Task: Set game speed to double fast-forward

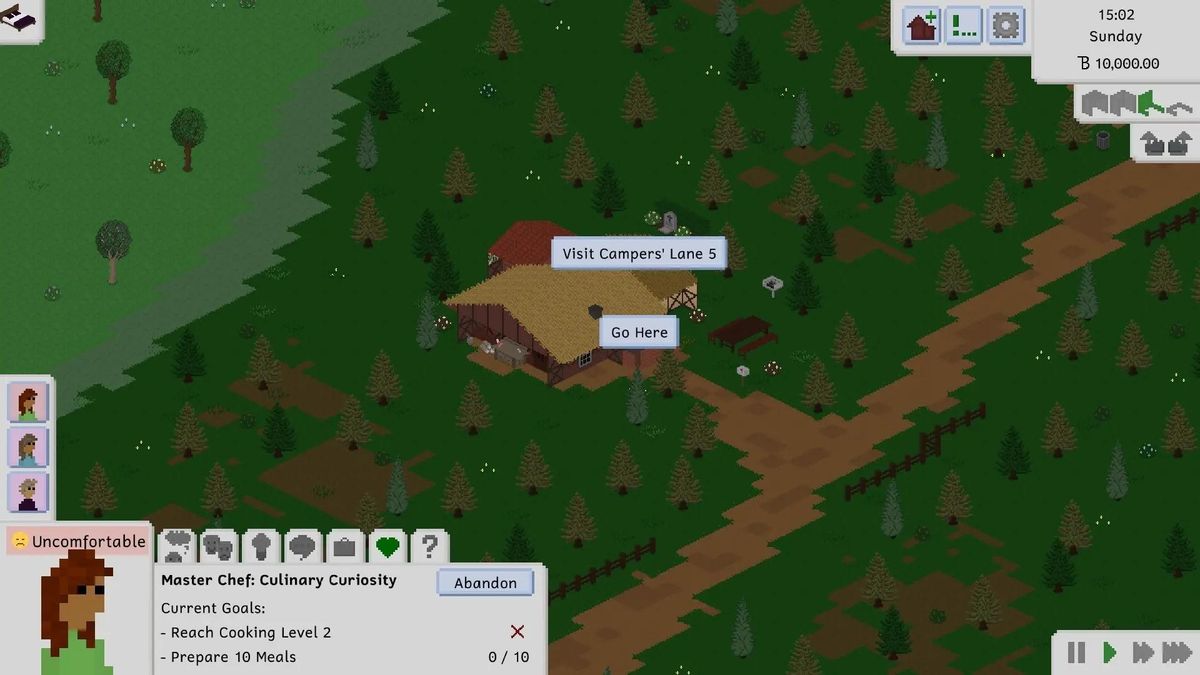Action: [1142, 653]
